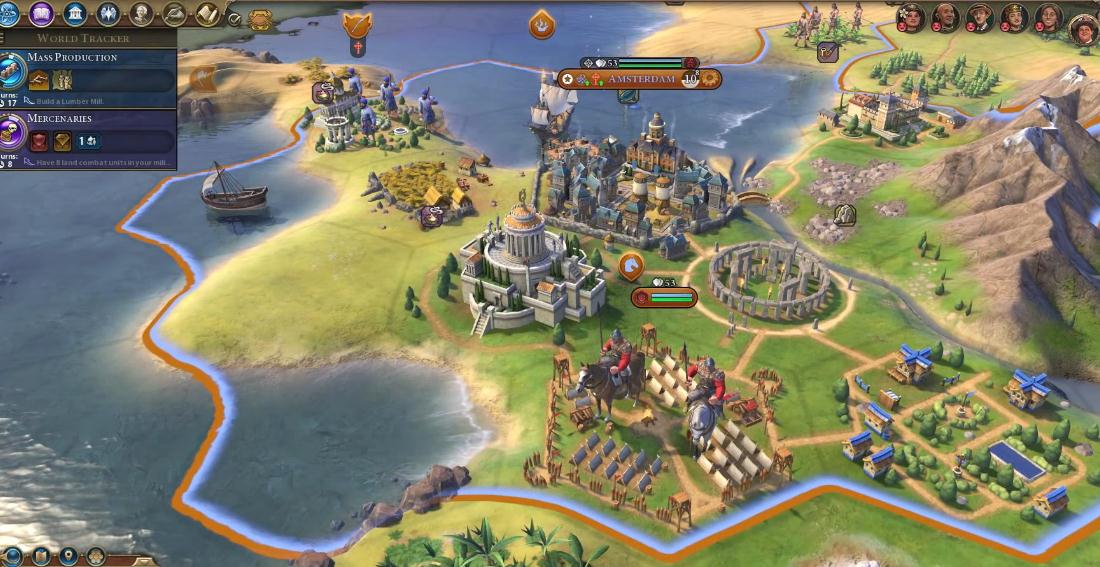Open the civics tree book icon
This screenshot has width=1100, height=567.
tap(42, 14)
